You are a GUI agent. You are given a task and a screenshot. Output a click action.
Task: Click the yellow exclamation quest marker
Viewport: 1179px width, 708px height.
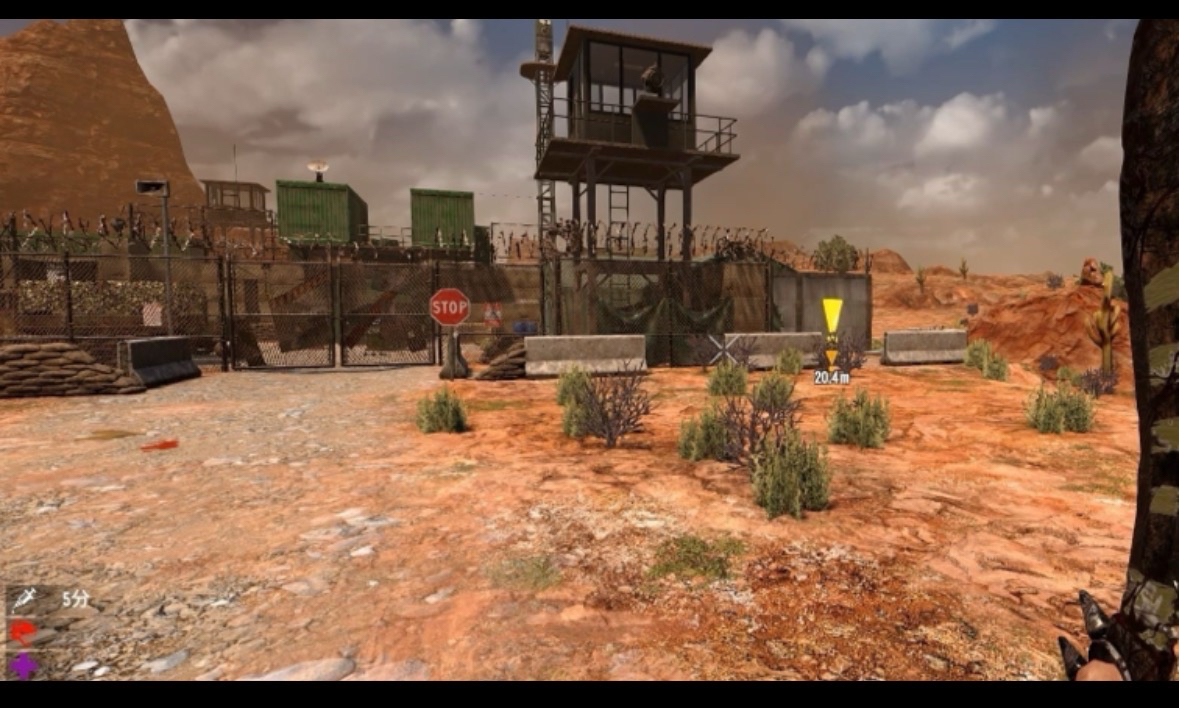[x=832, y=318]
